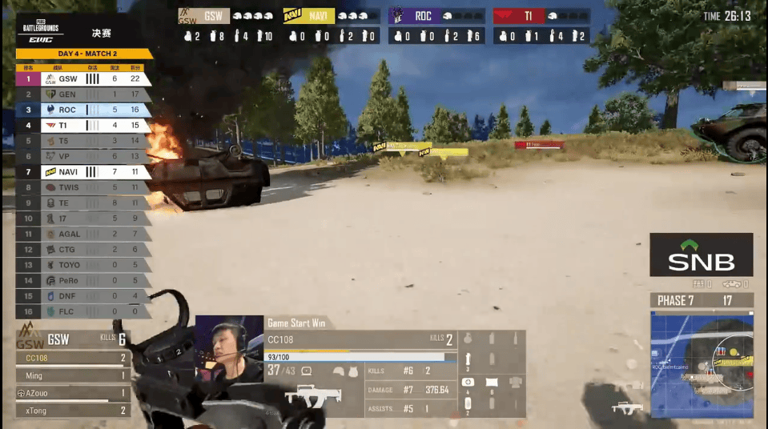This screenshot has height=429, width=768.
Task: Choose the ROC row in the leaderboard
Action: pyautogui.click(x=83, y=109)
